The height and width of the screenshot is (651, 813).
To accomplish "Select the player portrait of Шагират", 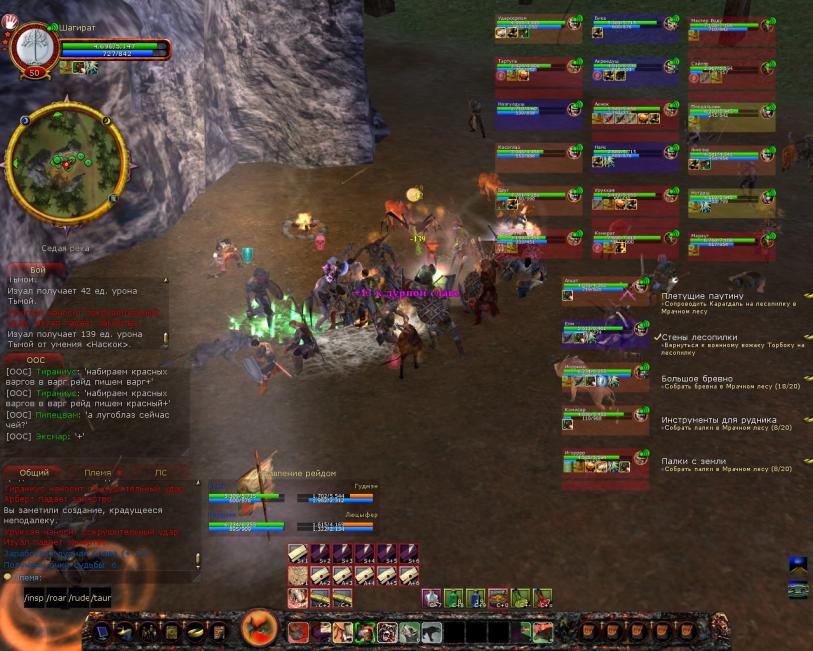I will 33,50.
